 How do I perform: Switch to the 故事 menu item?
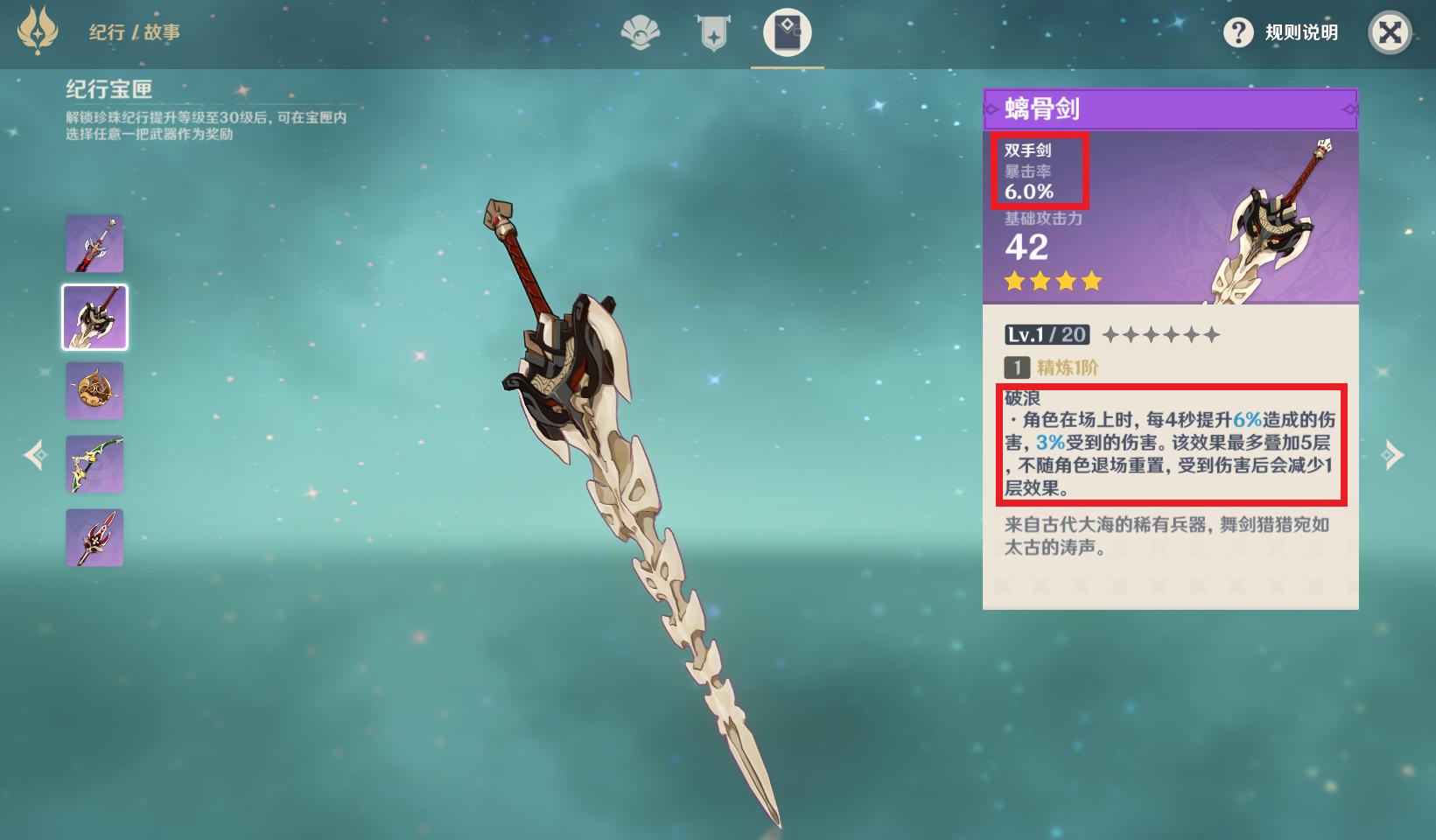coord(165,33)
